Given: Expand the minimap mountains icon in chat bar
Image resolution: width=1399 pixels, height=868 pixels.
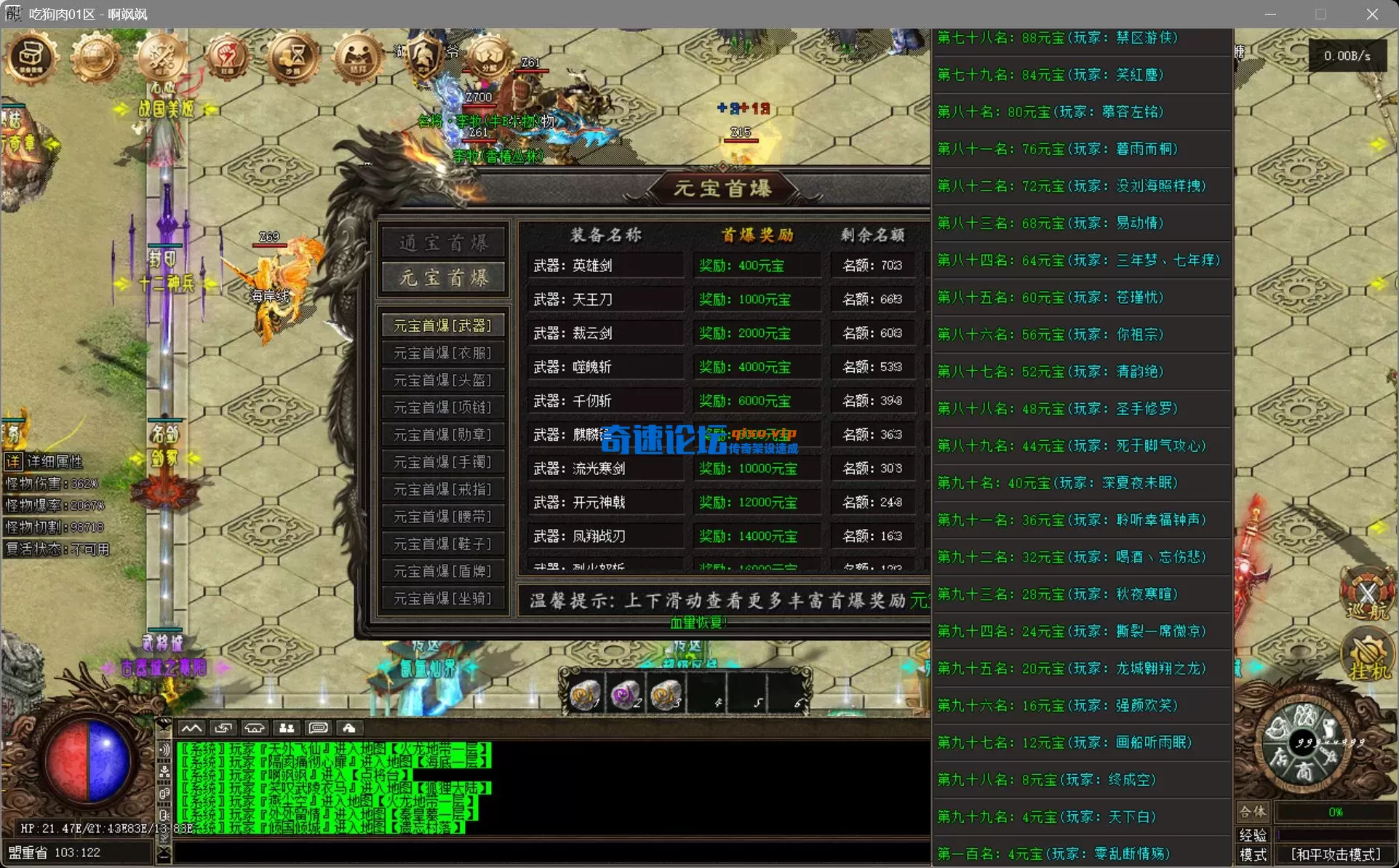Looking at the screenshot, I should tap(192, 728).
